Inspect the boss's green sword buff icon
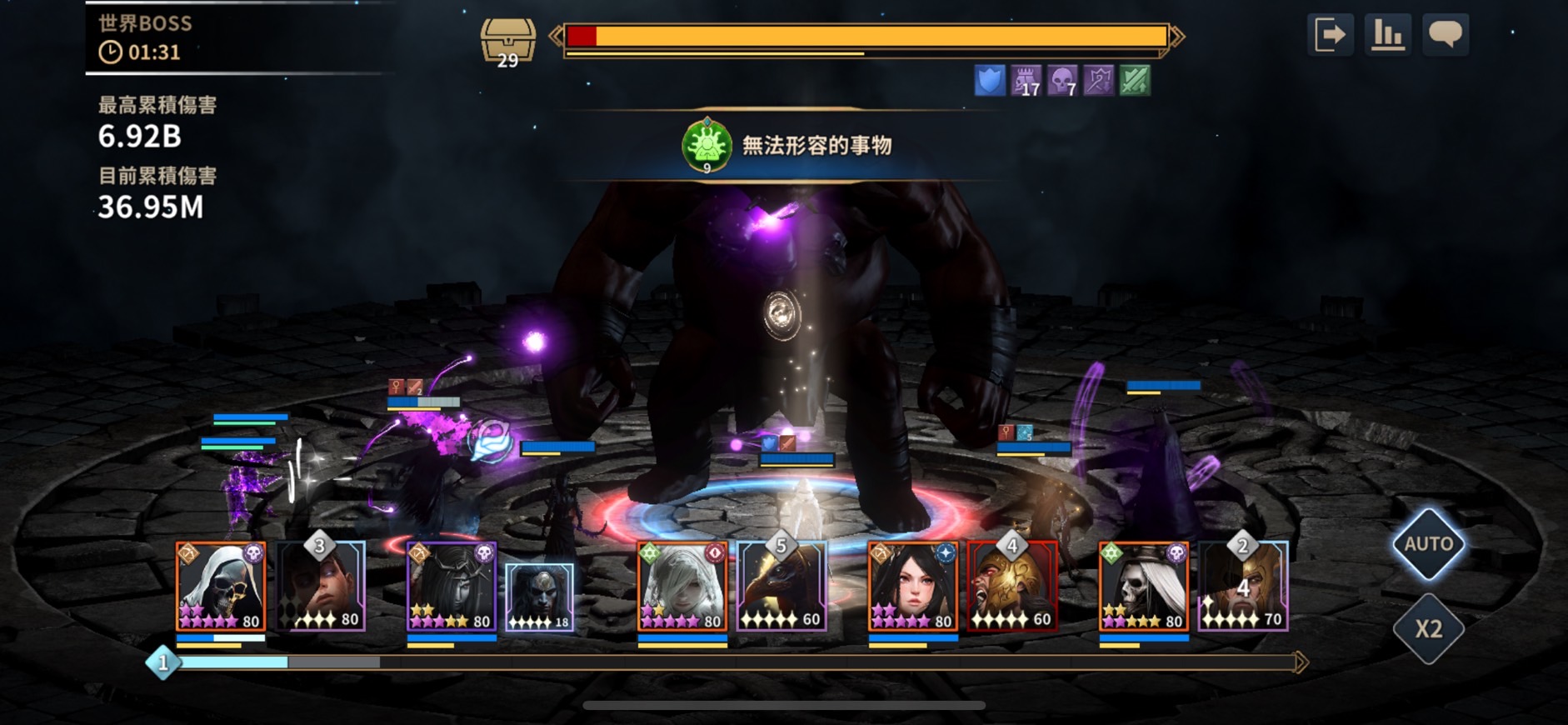The image size is (1568, 725). pyautogui.click(x=1135, y=81)
